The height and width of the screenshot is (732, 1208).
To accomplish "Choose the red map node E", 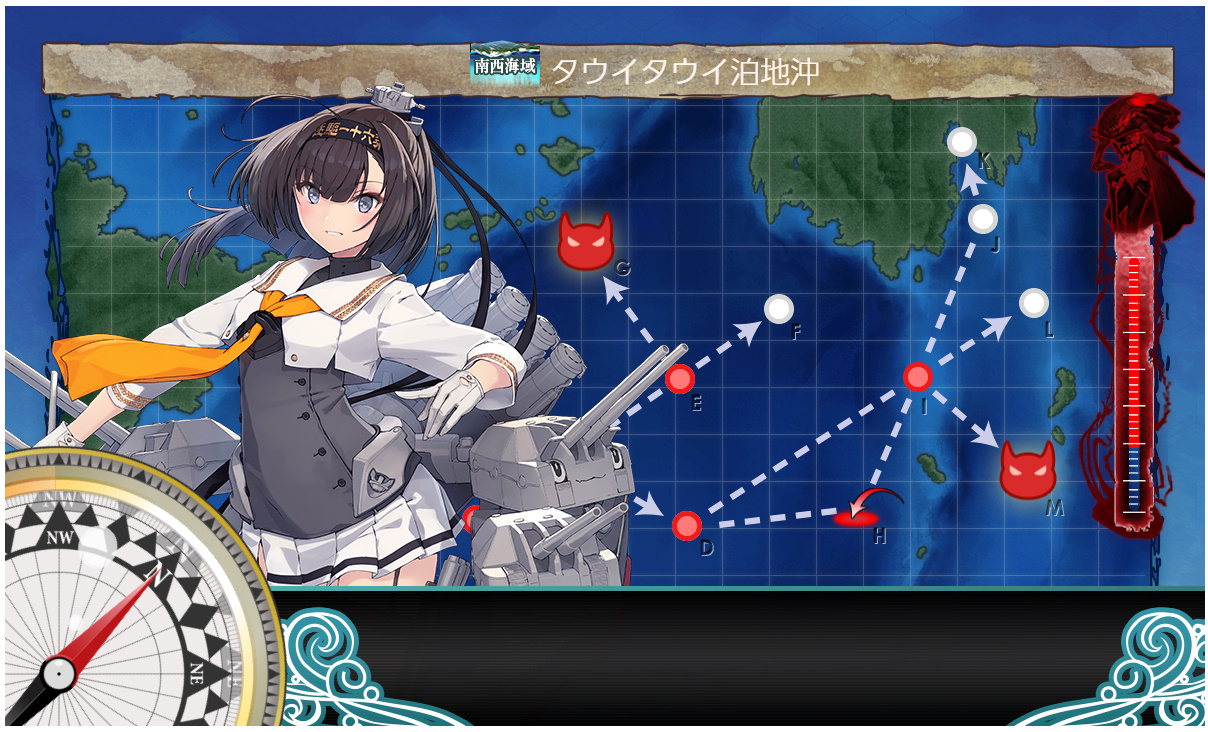I will coord(680,379).
